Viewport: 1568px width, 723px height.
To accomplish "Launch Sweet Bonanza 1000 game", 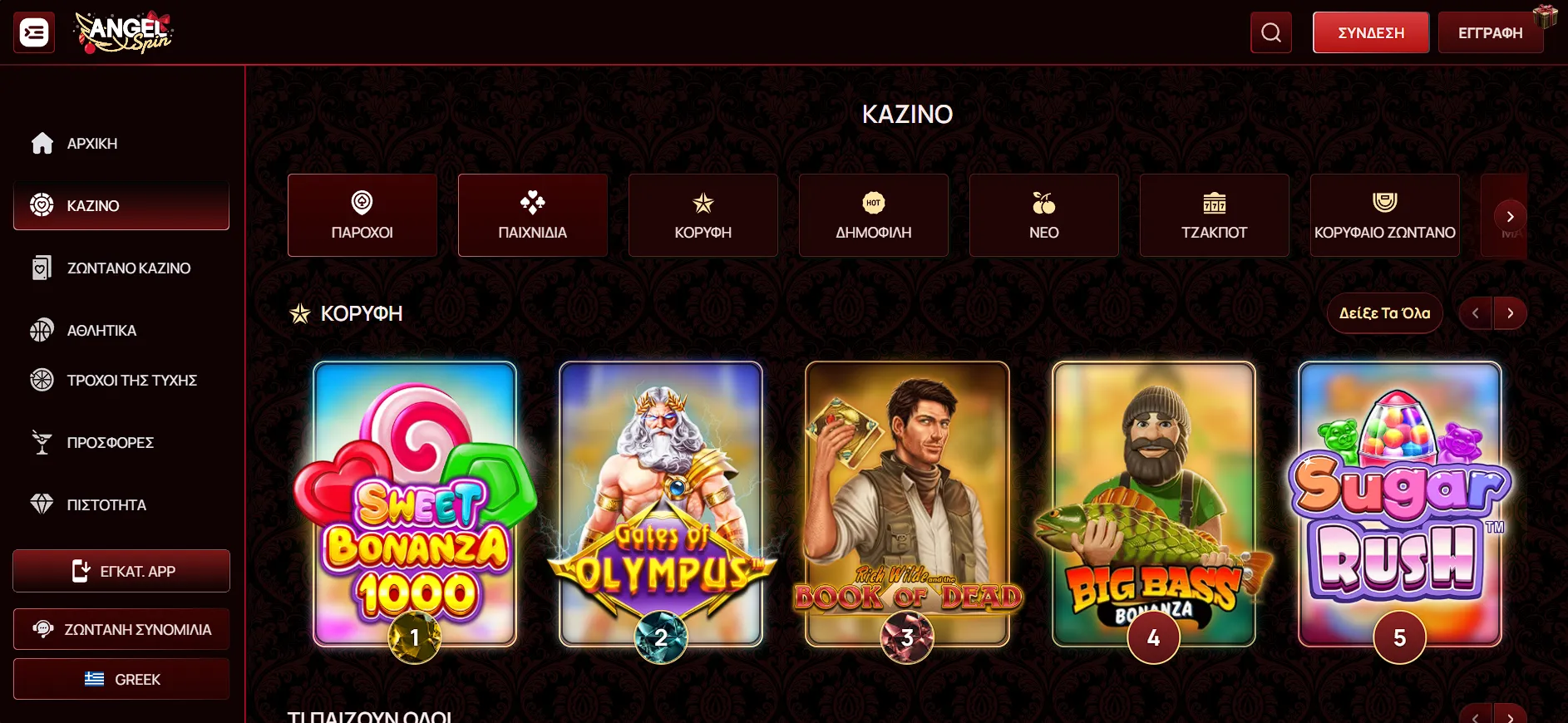I will (415, 503).
